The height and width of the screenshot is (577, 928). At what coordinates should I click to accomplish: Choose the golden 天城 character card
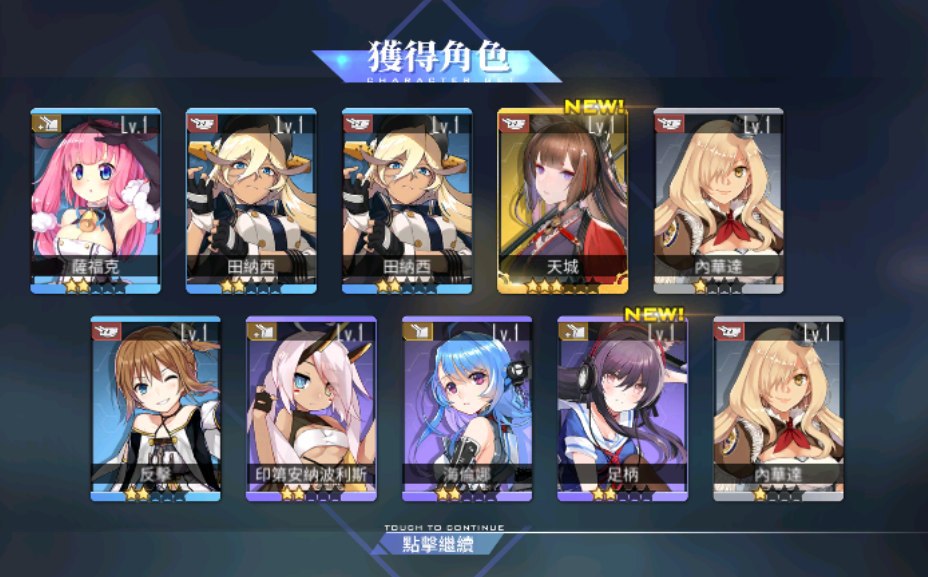(x=563, y=200)
